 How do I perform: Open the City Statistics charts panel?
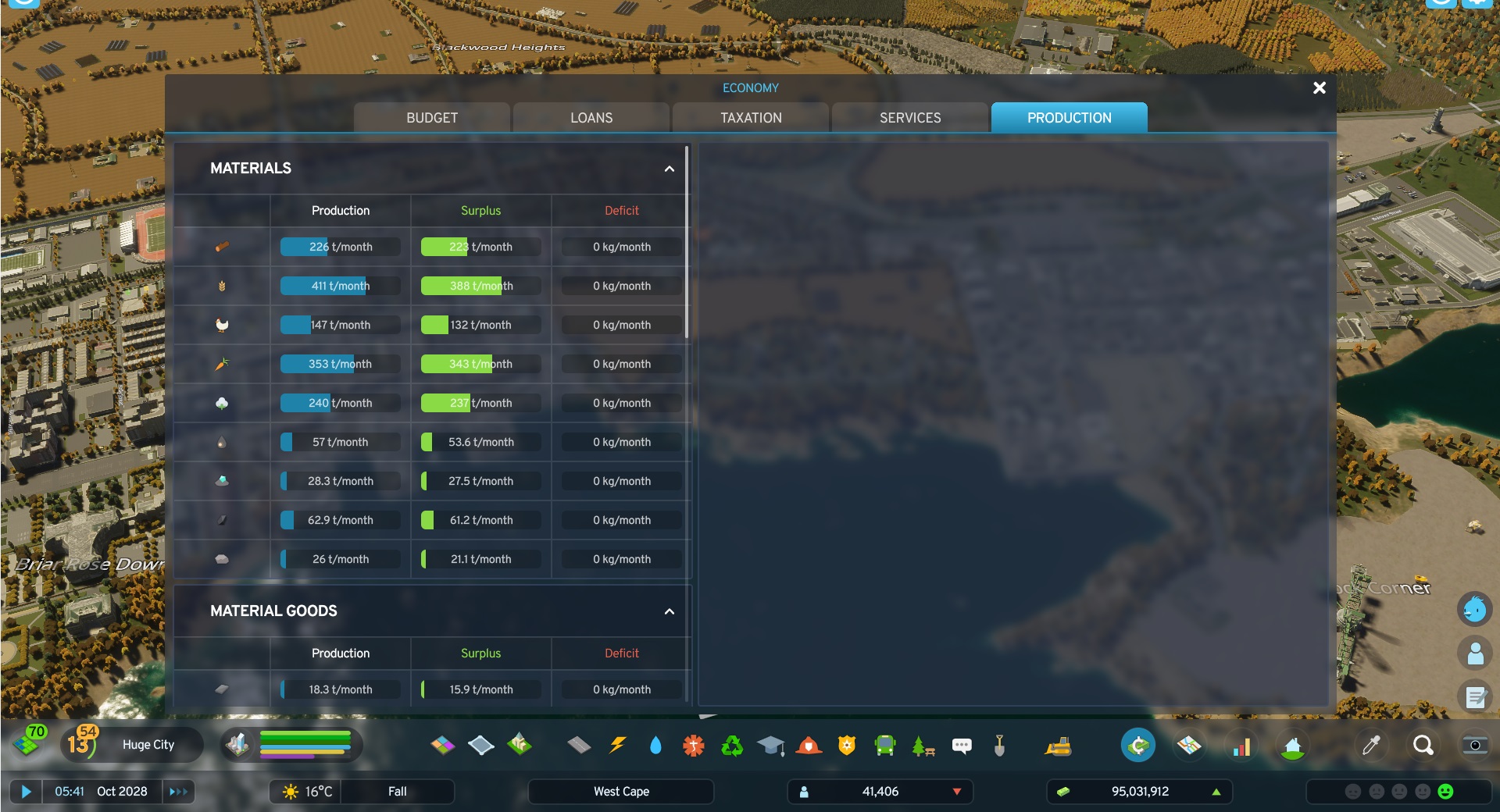pyautogui.click(x=1242, y=745)
